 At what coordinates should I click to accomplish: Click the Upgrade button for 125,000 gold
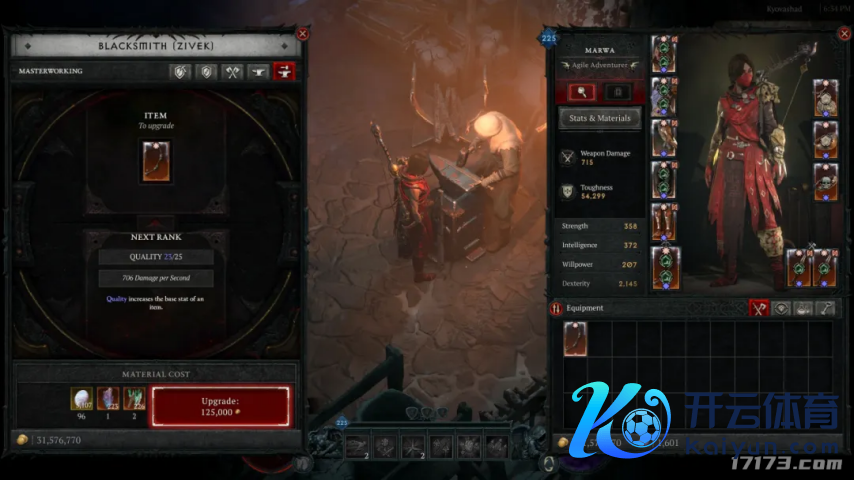point(220,406)
